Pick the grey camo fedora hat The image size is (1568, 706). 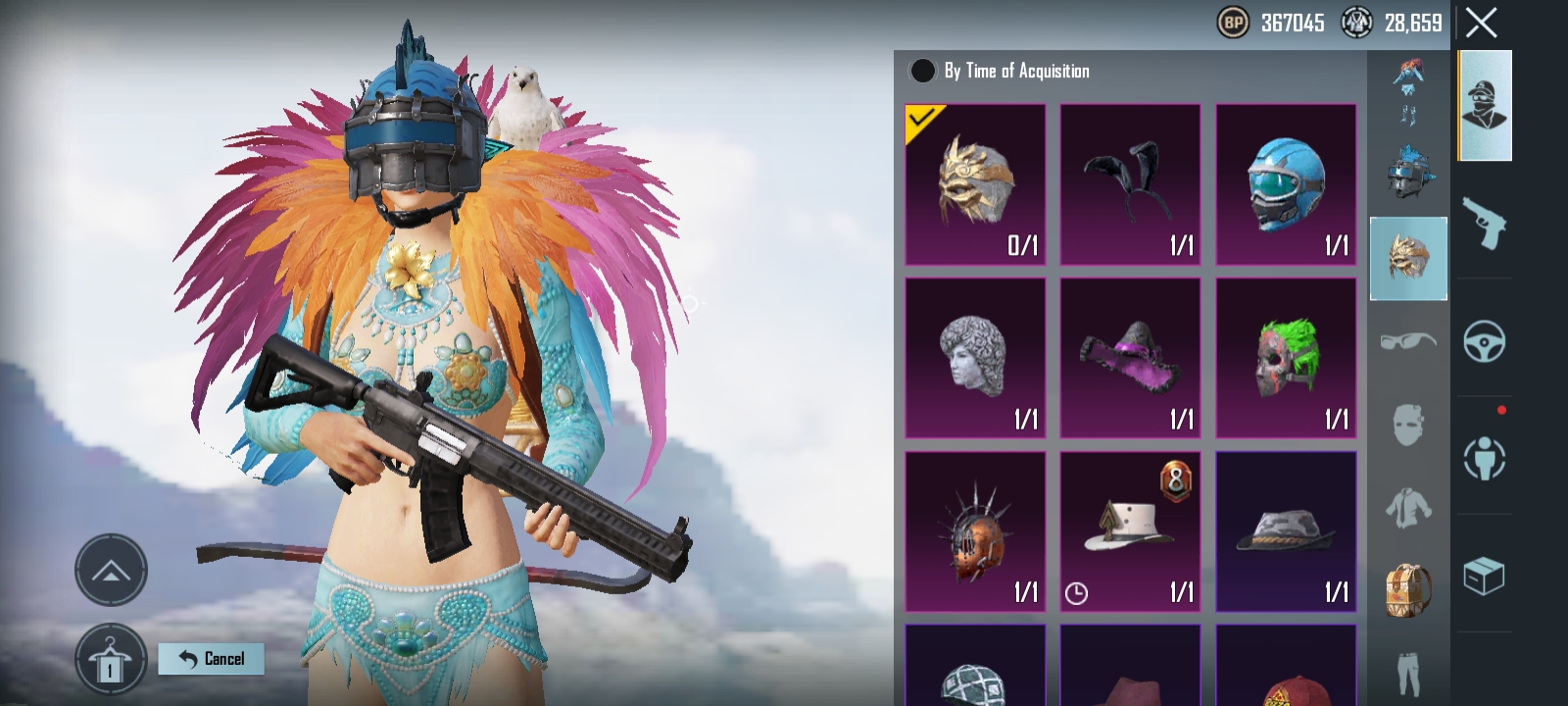pyautogui.click(x=1286, y=531)
